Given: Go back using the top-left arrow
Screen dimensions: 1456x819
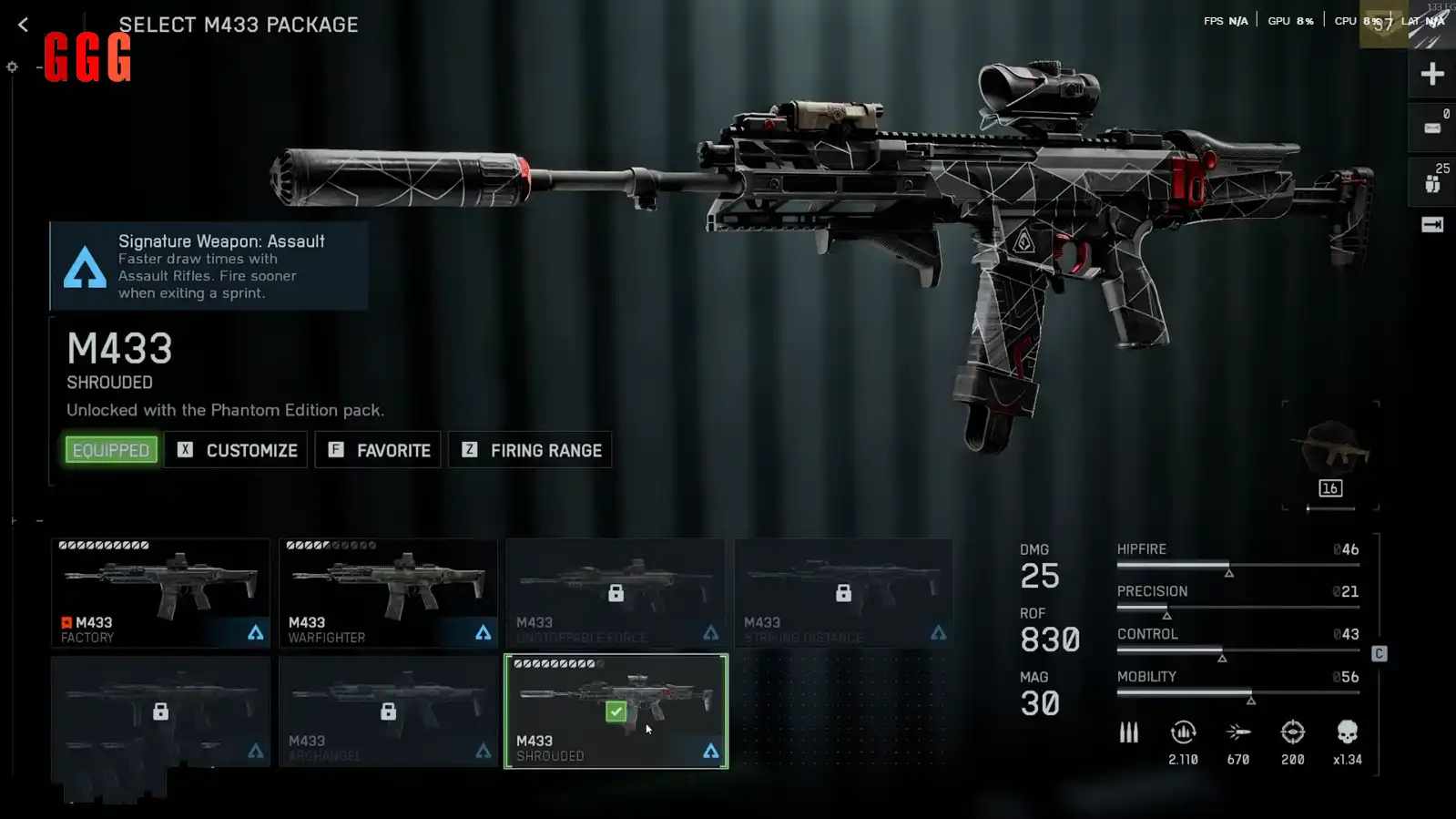Looking at the screenshot, I should tap(24, 26).
